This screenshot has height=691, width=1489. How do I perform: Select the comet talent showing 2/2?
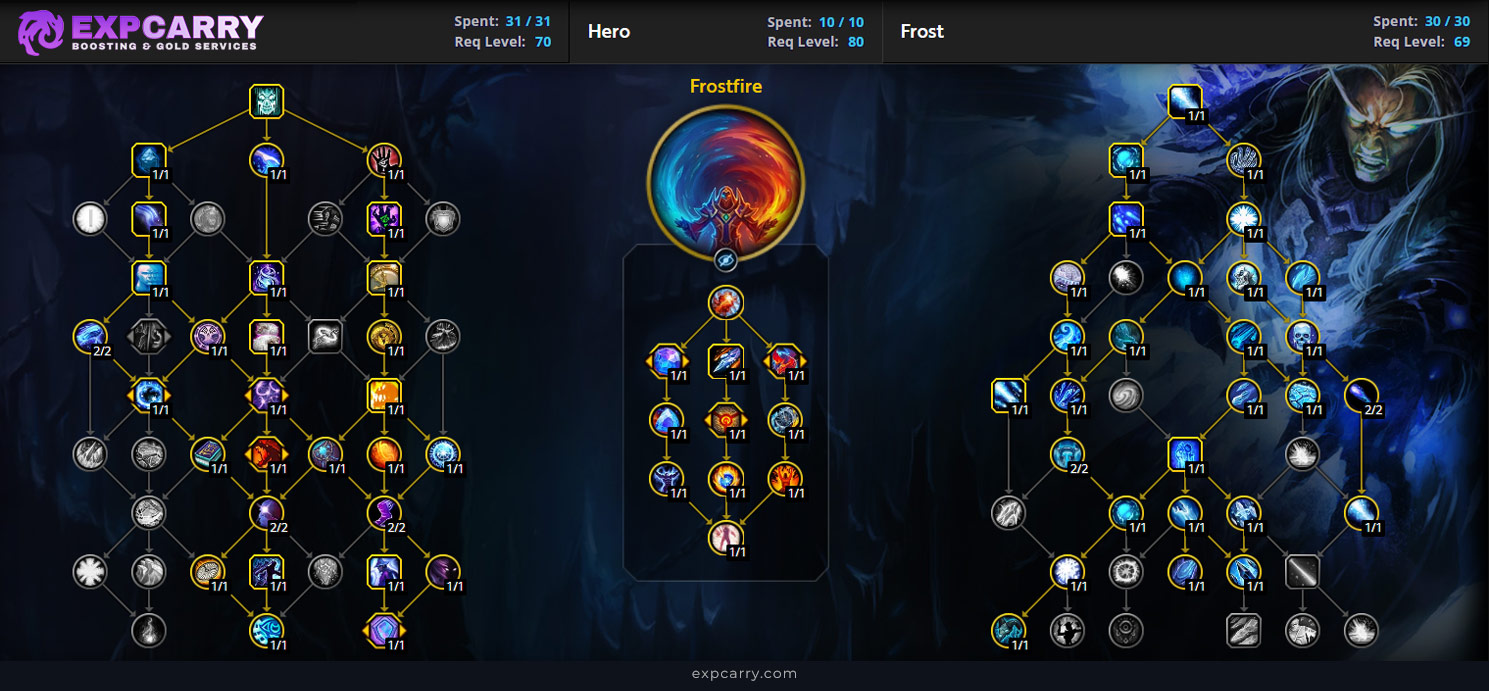click(1361, 395)
